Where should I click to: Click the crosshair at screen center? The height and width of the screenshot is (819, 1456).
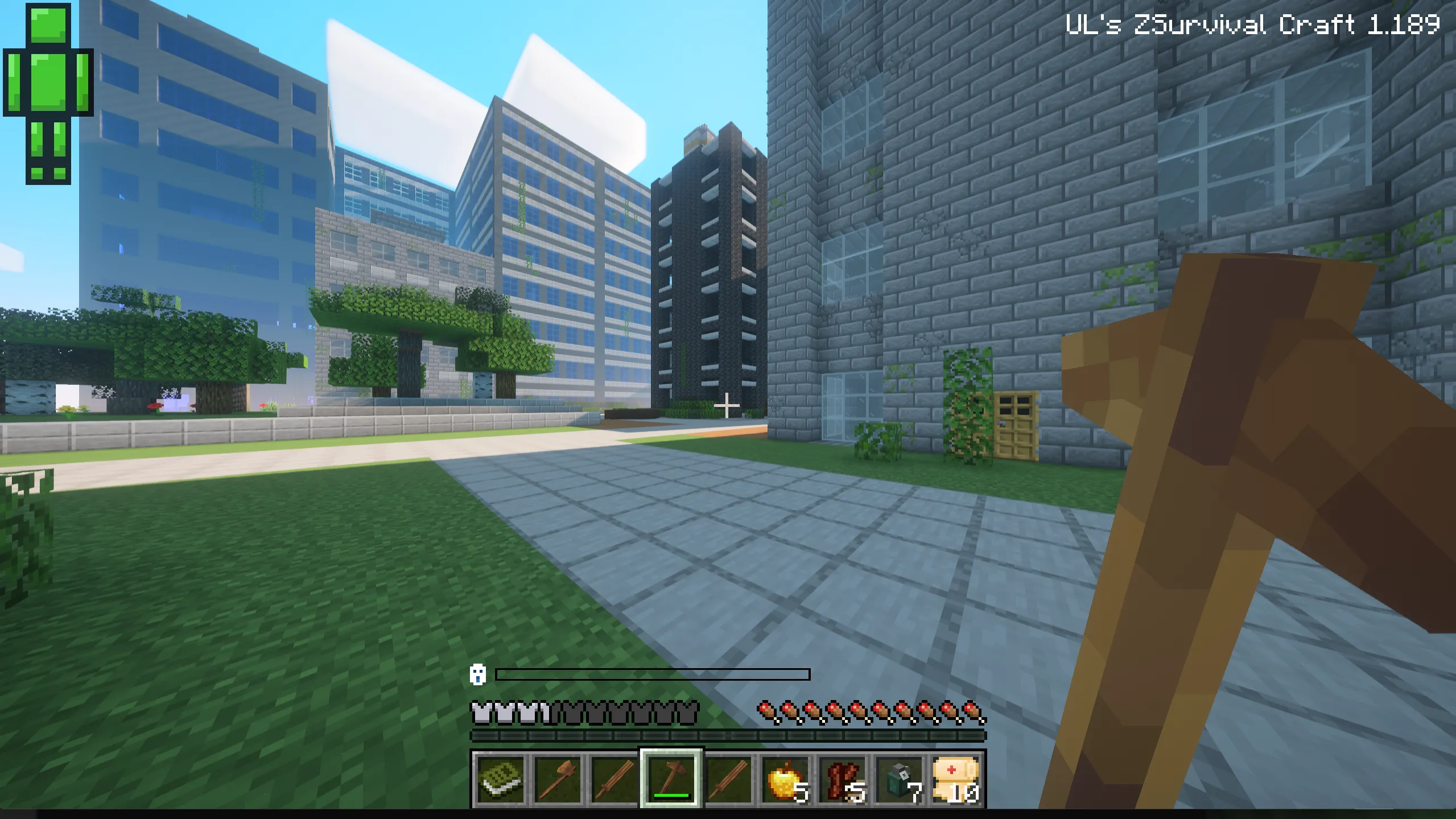click(x=728, y=405)
